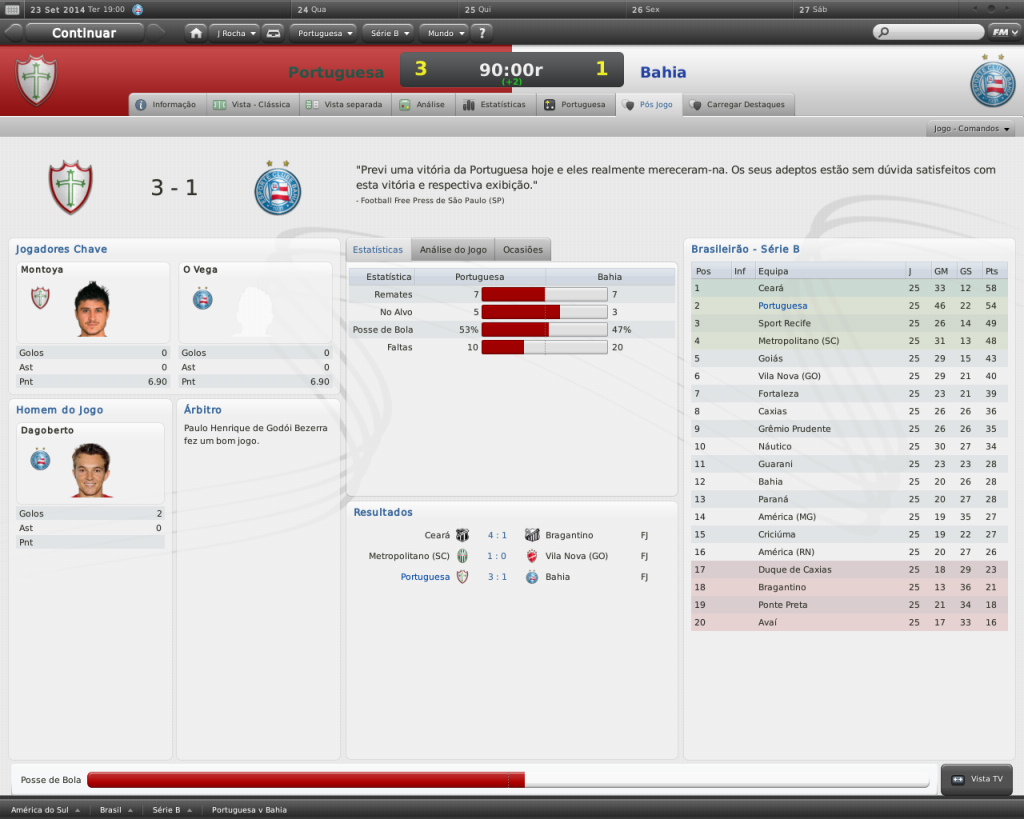Open the Vista TV button
Viewport: 1024px width, 819px height.
[x=976, y=779]
